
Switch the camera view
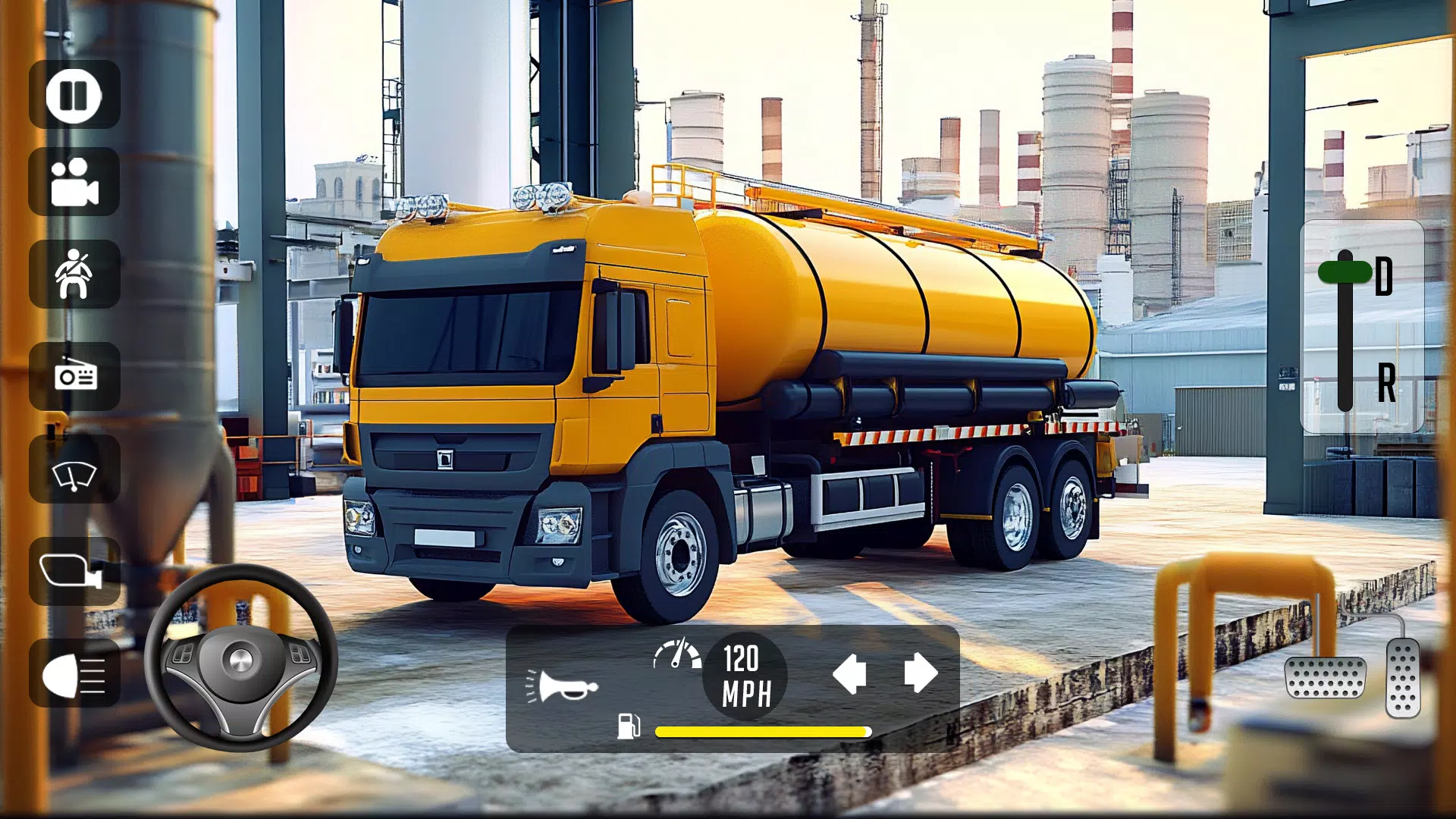74,187
